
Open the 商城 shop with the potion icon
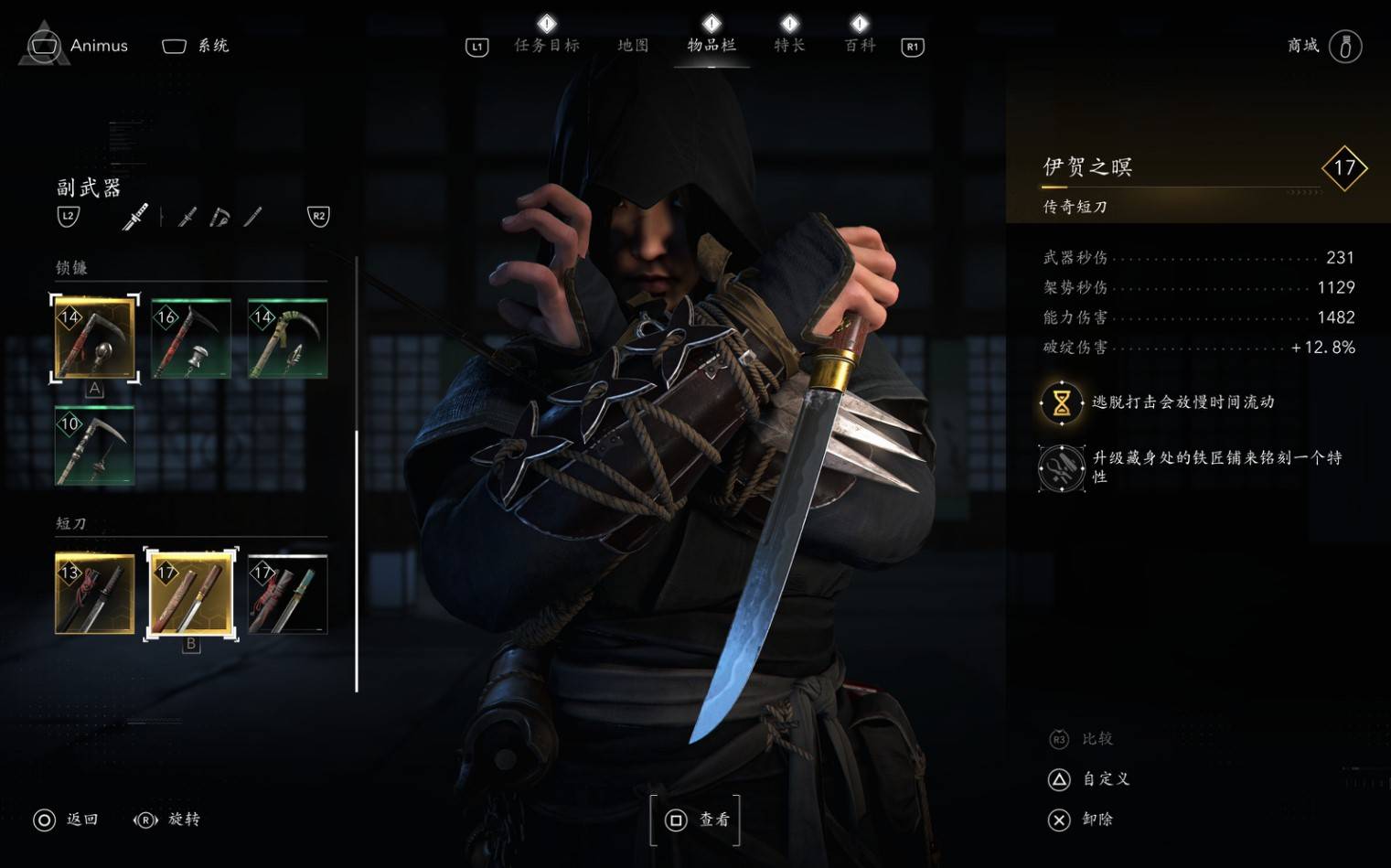click(x=1344, y=46)
